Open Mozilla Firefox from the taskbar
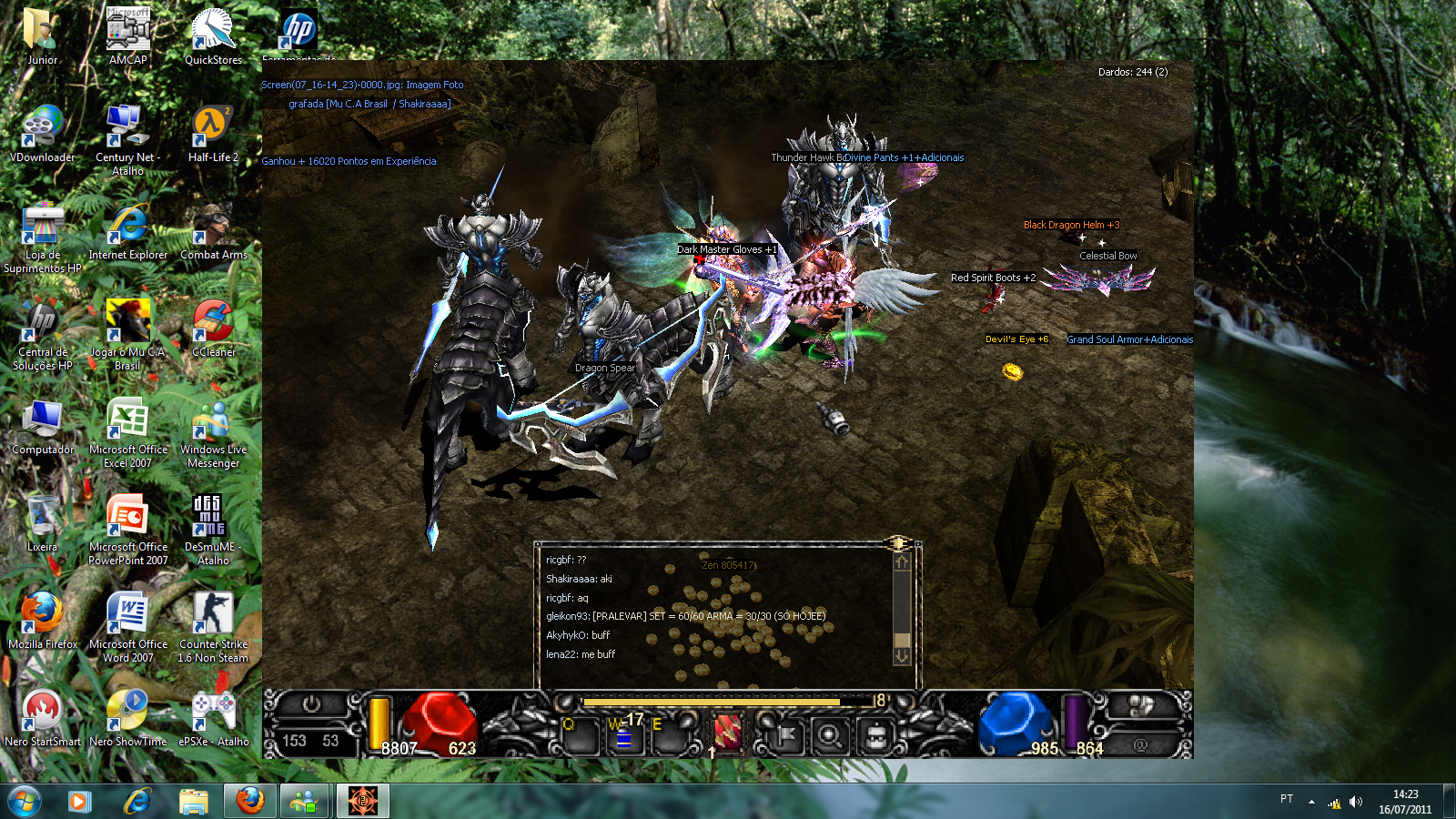This screenshot has width=1456, height=819. (249, 801)
